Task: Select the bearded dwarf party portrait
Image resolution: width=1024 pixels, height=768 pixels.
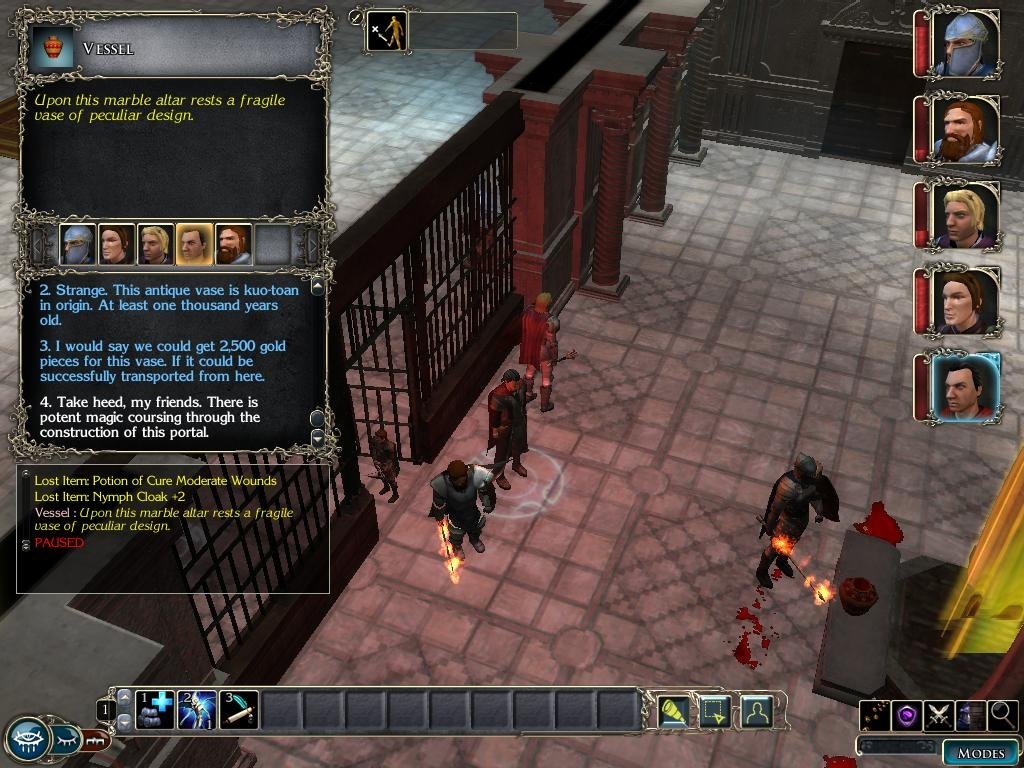Action: coord(964,130)
